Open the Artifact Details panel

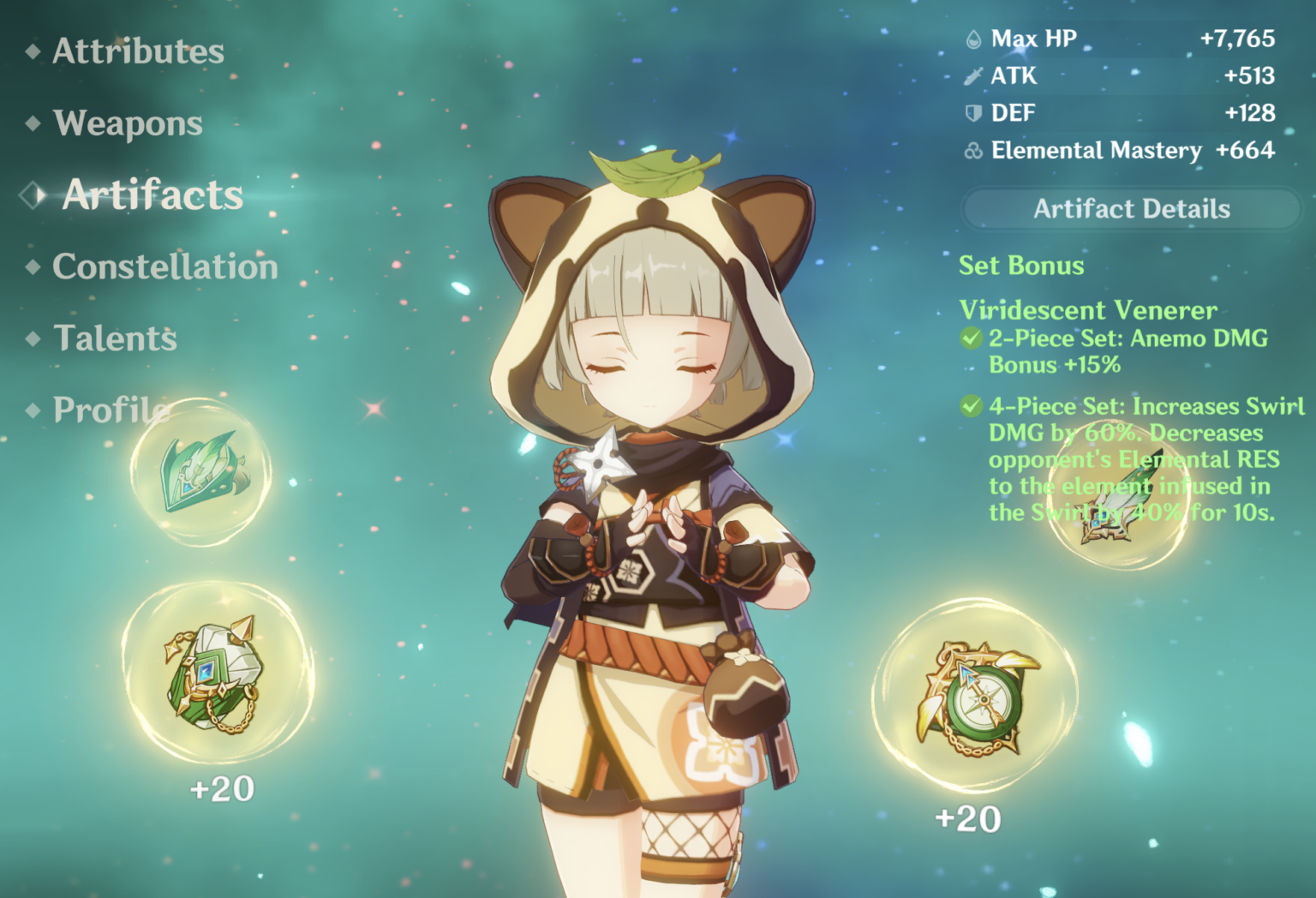tap(1131, 208)
